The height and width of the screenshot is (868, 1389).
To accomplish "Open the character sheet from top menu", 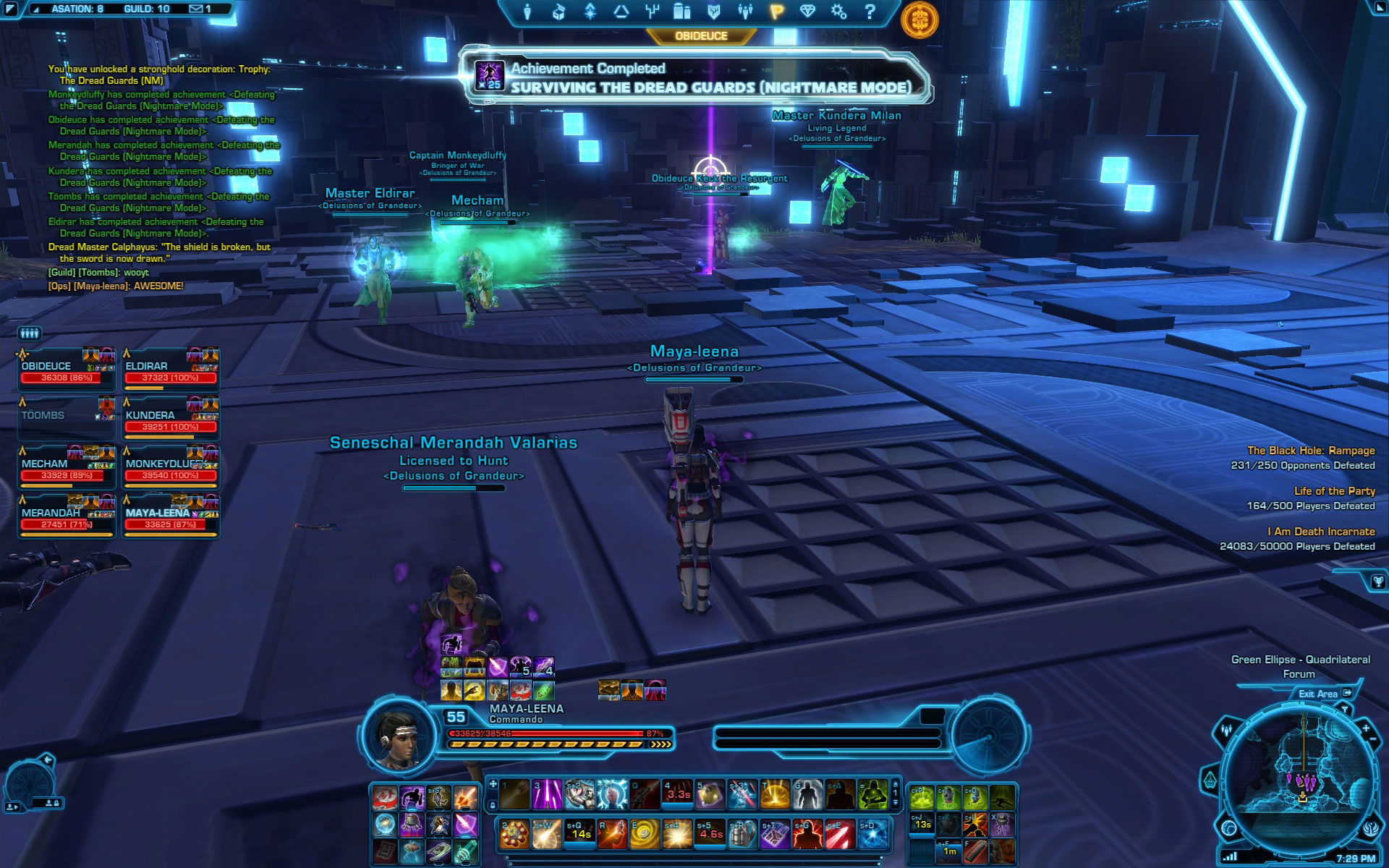I will pos(527,12).
